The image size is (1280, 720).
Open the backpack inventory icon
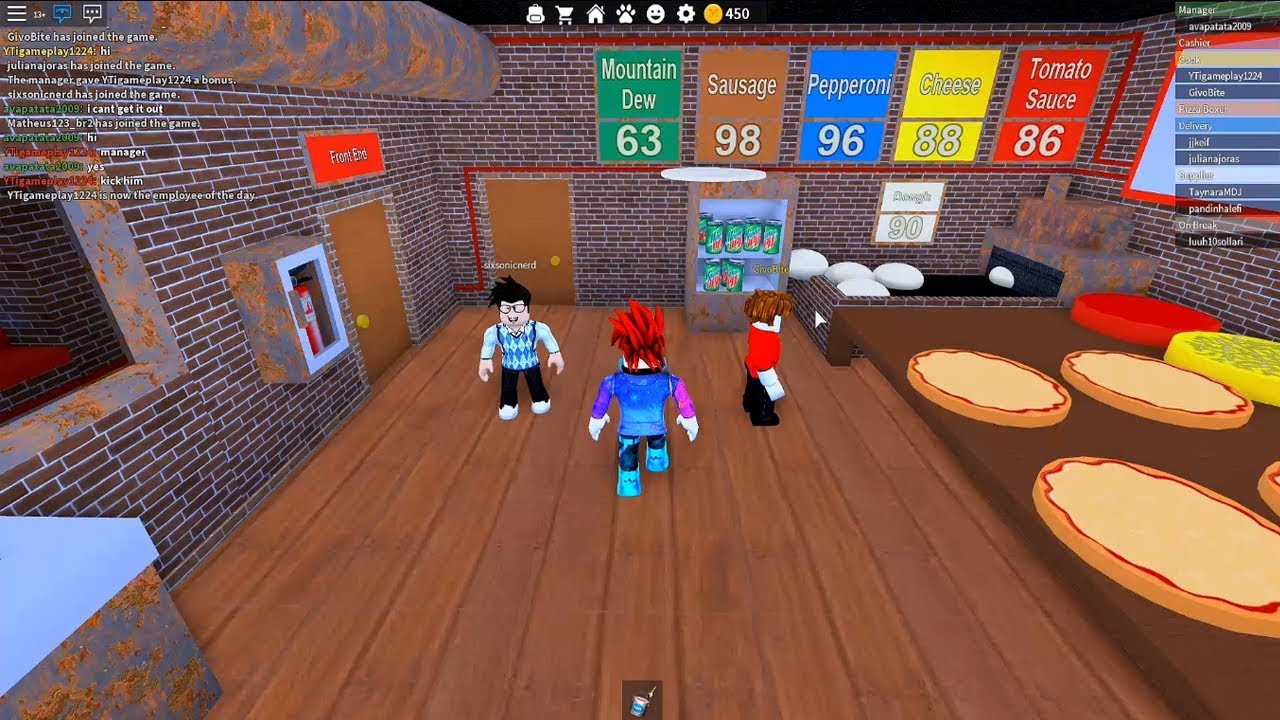coord(535,13)
